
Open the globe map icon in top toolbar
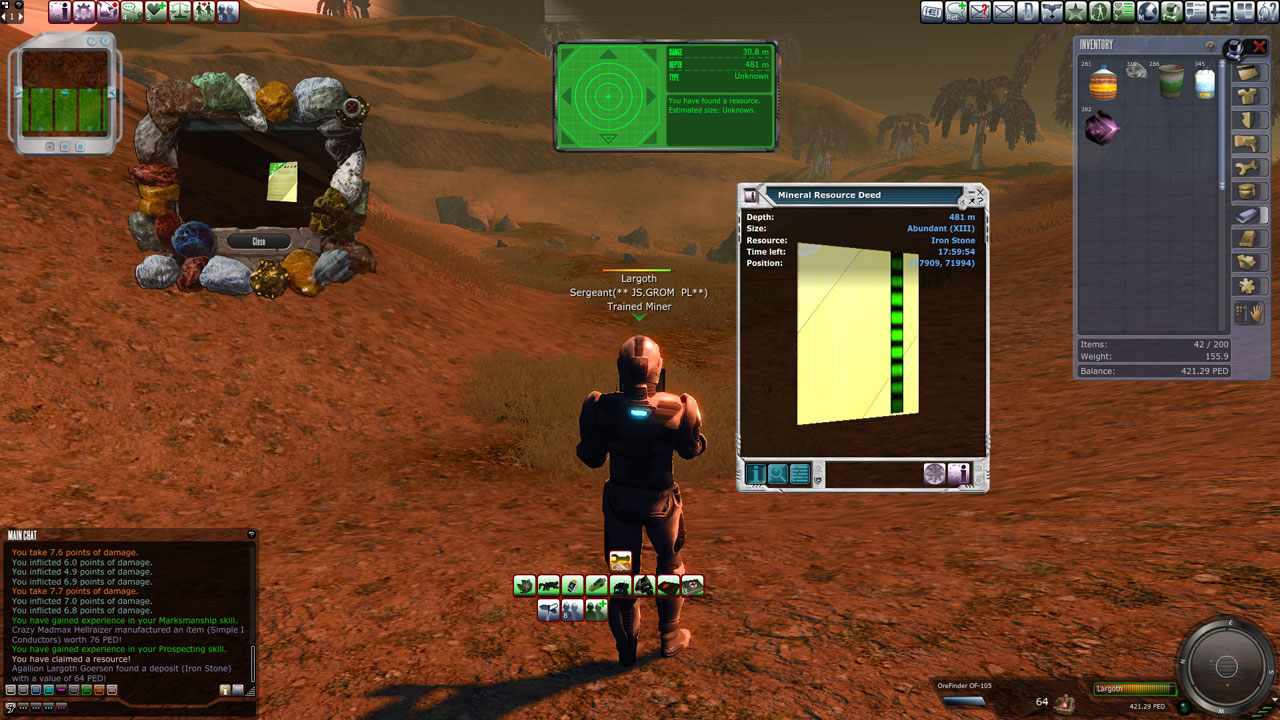(1148, 12)
